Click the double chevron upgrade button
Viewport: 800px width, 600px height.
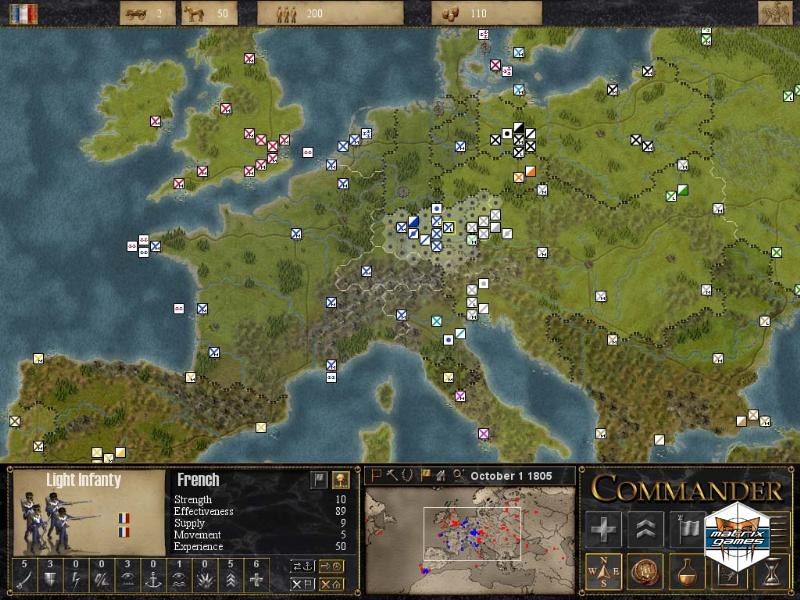coord(647,528)
